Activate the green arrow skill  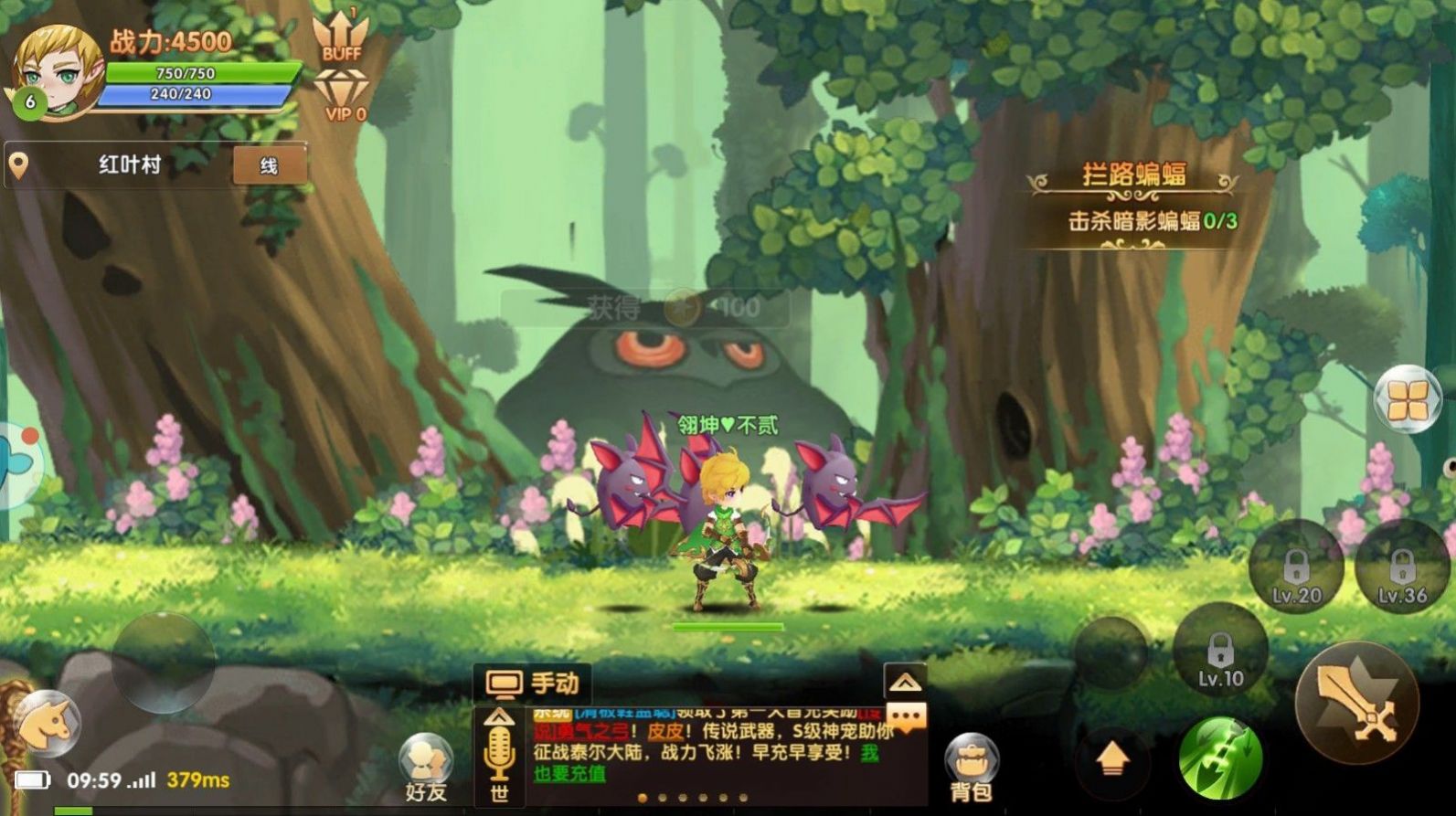coord(1220,758)
